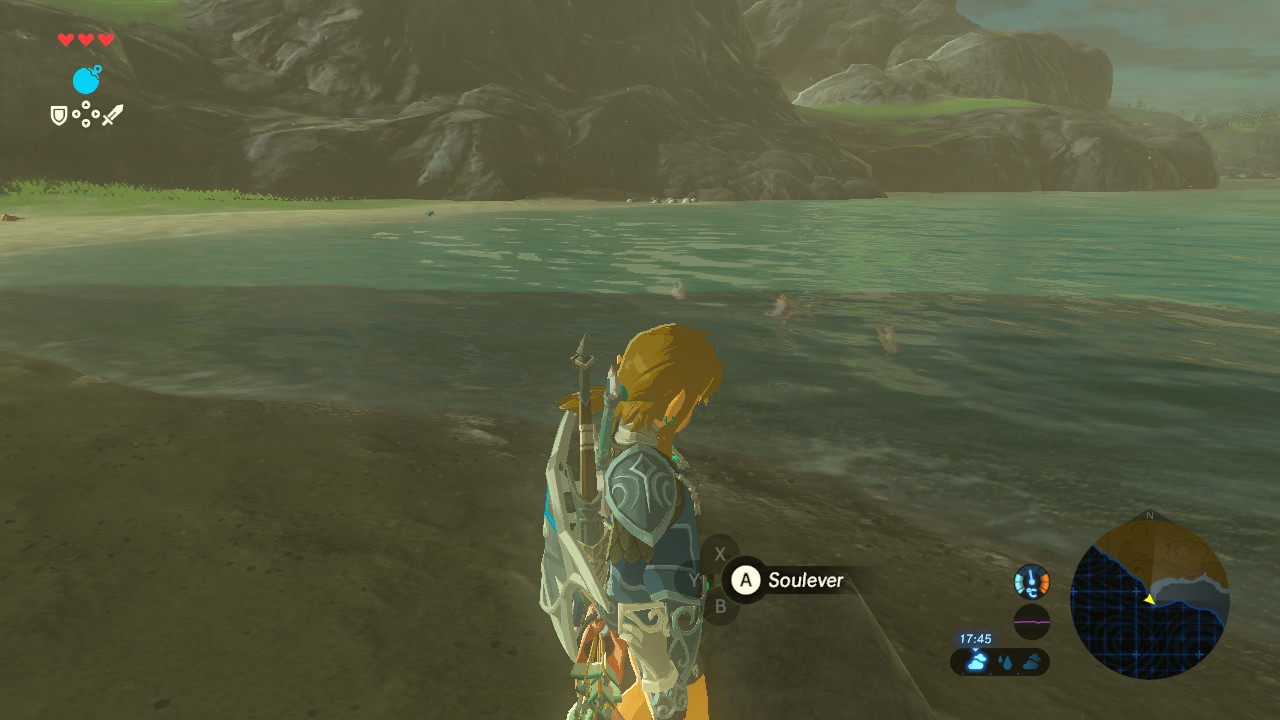Screen dimensions: 1280x720
Task: Click the weather forecast bar
Action: pyautogui.click(x=999, y=661)
